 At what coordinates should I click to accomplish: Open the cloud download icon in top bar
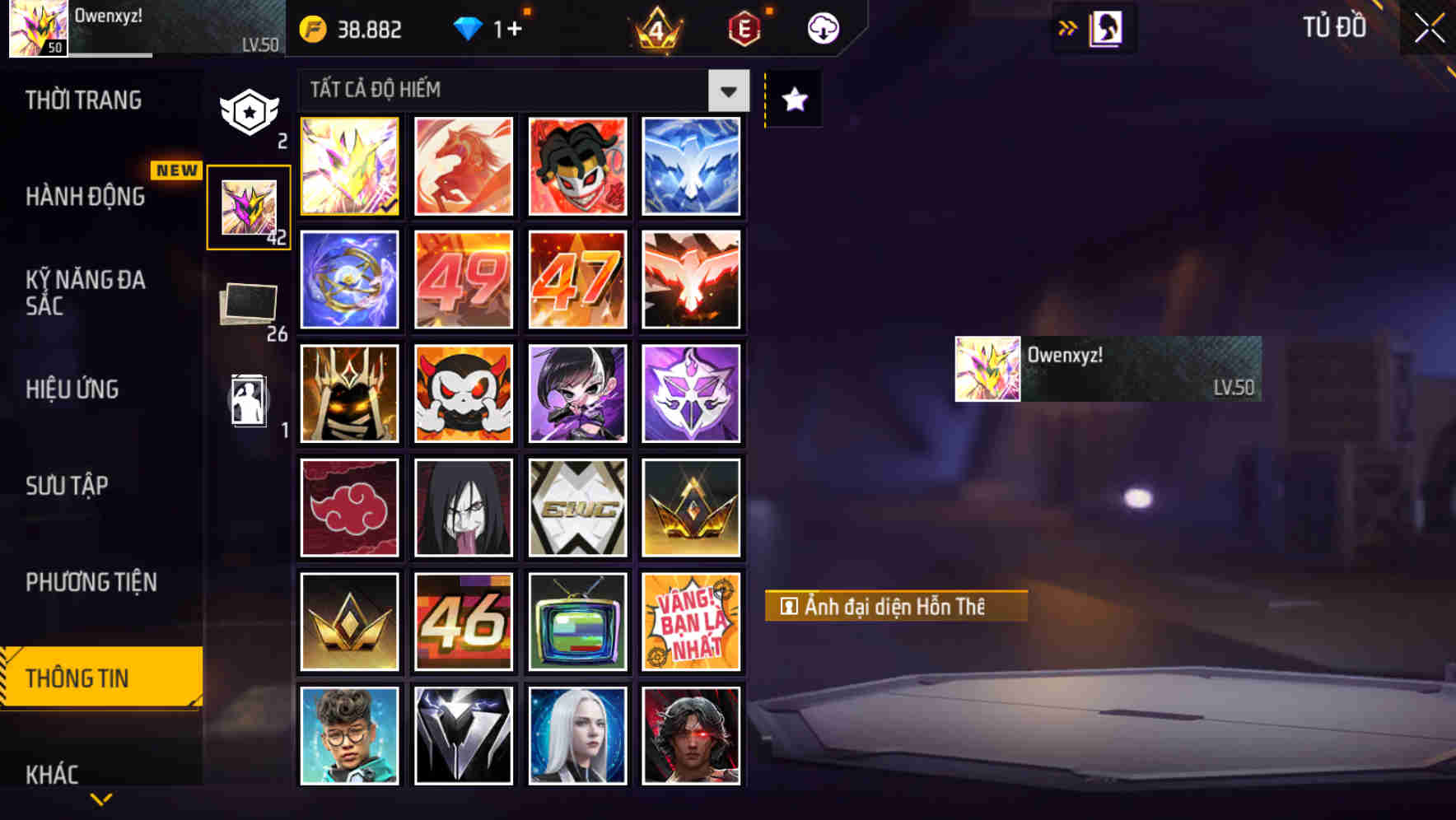(x=820, y=29)
